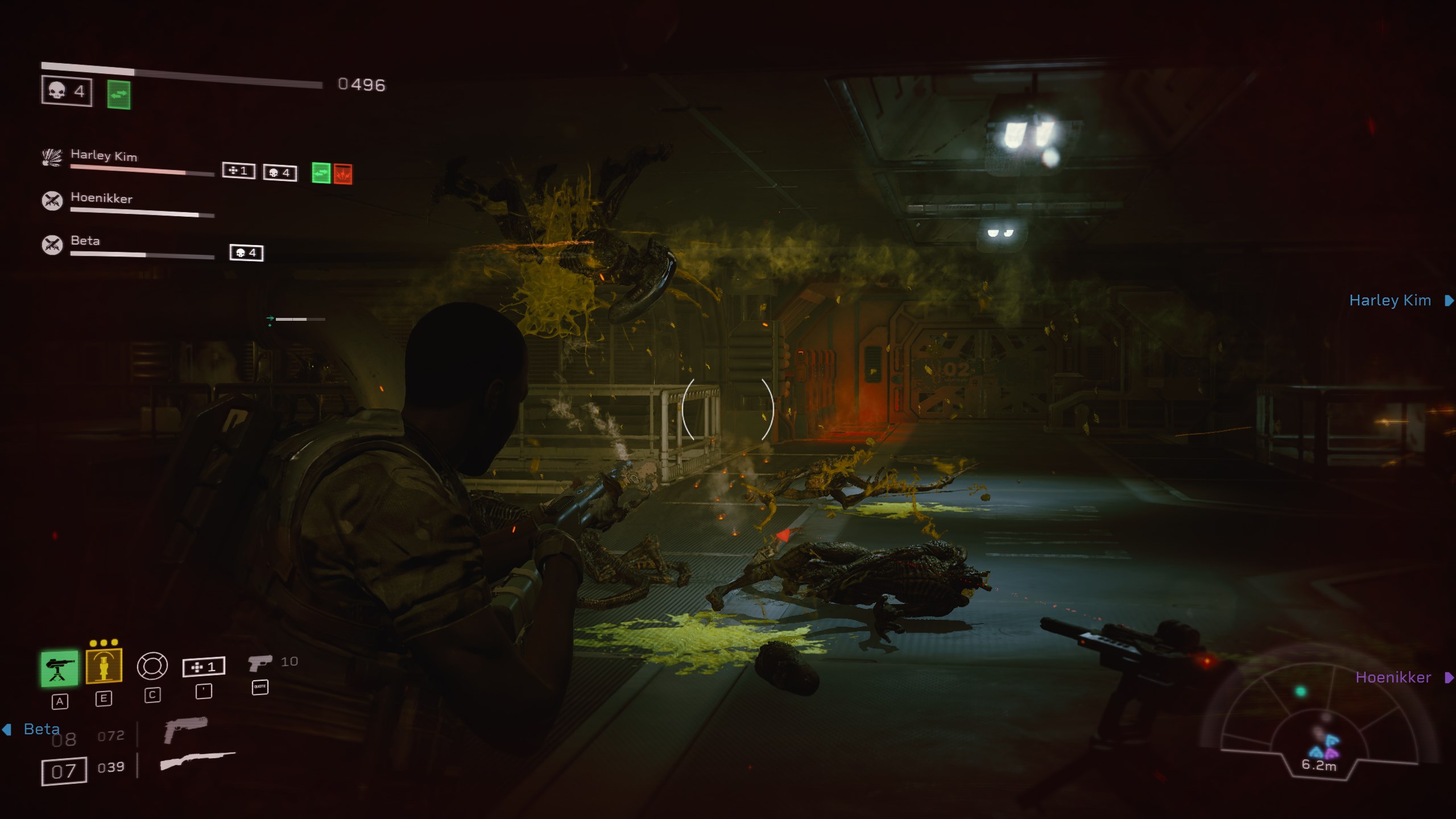Click the player's green swap-arrows status icon
The width and height of the screenshot is (1456, 819).
coord(119,94)
